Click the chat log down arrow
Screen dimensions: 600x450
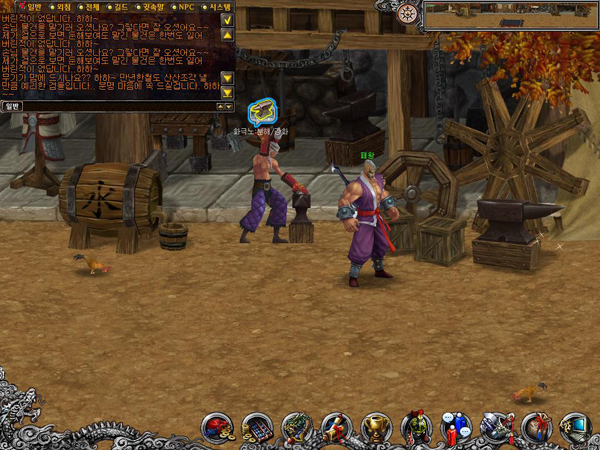[x=227, y=77]
